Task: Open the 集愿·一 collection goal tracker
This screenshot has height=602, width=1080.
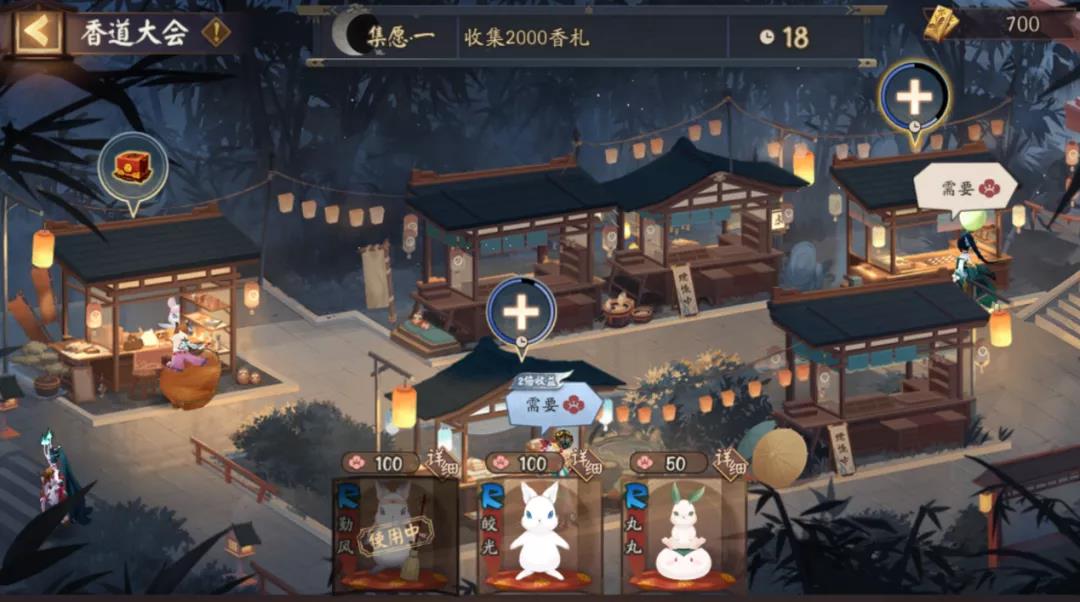Action: click(590, 38)
